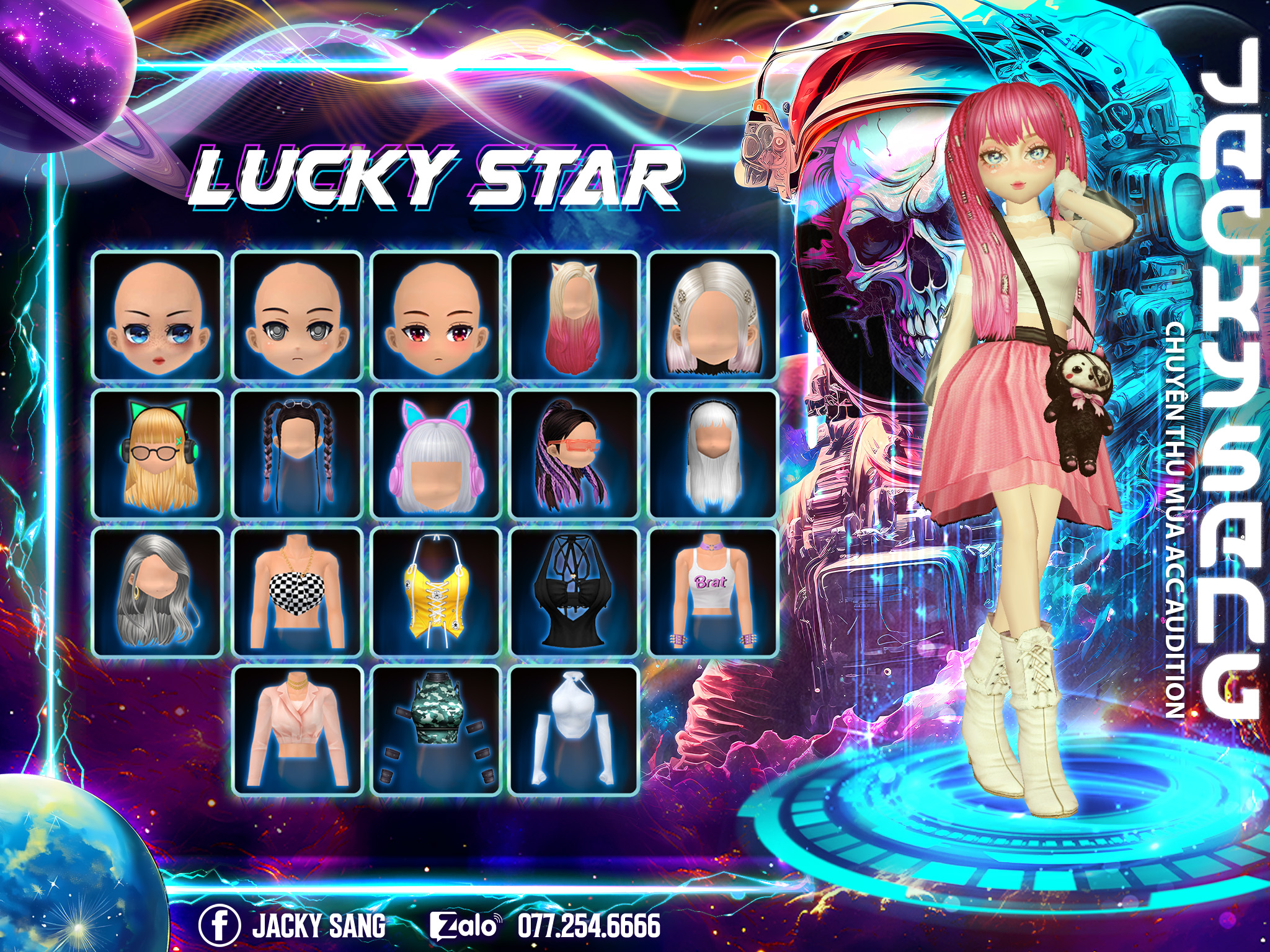The width and height of the screenshot is (1270, 952).
Task: Select the blonde-to-pink cat-ear hairstyle
Action: (574, 316)
